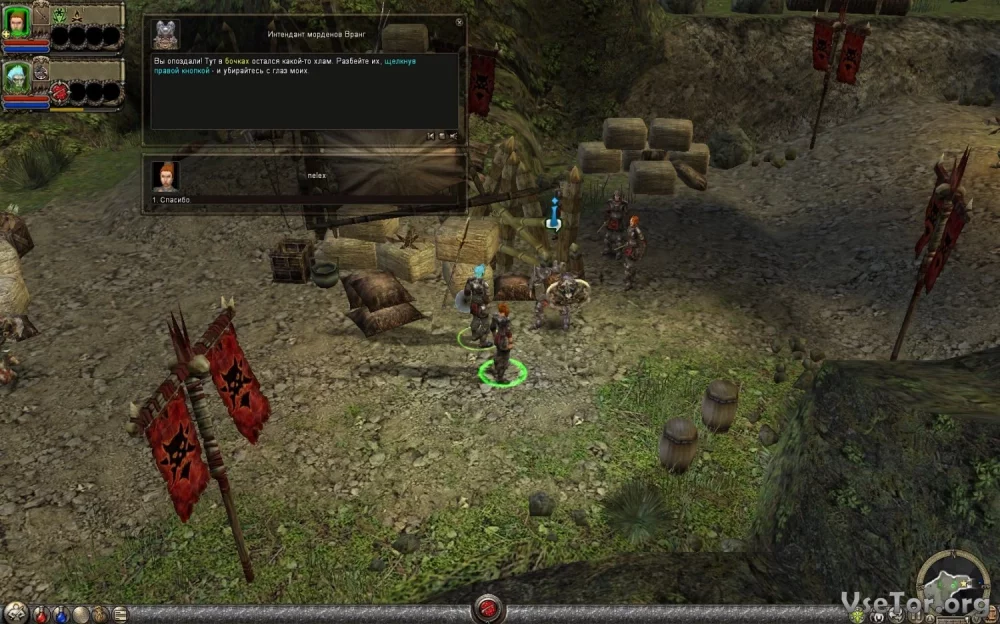Open the journal list icon

tap(120, 613)
